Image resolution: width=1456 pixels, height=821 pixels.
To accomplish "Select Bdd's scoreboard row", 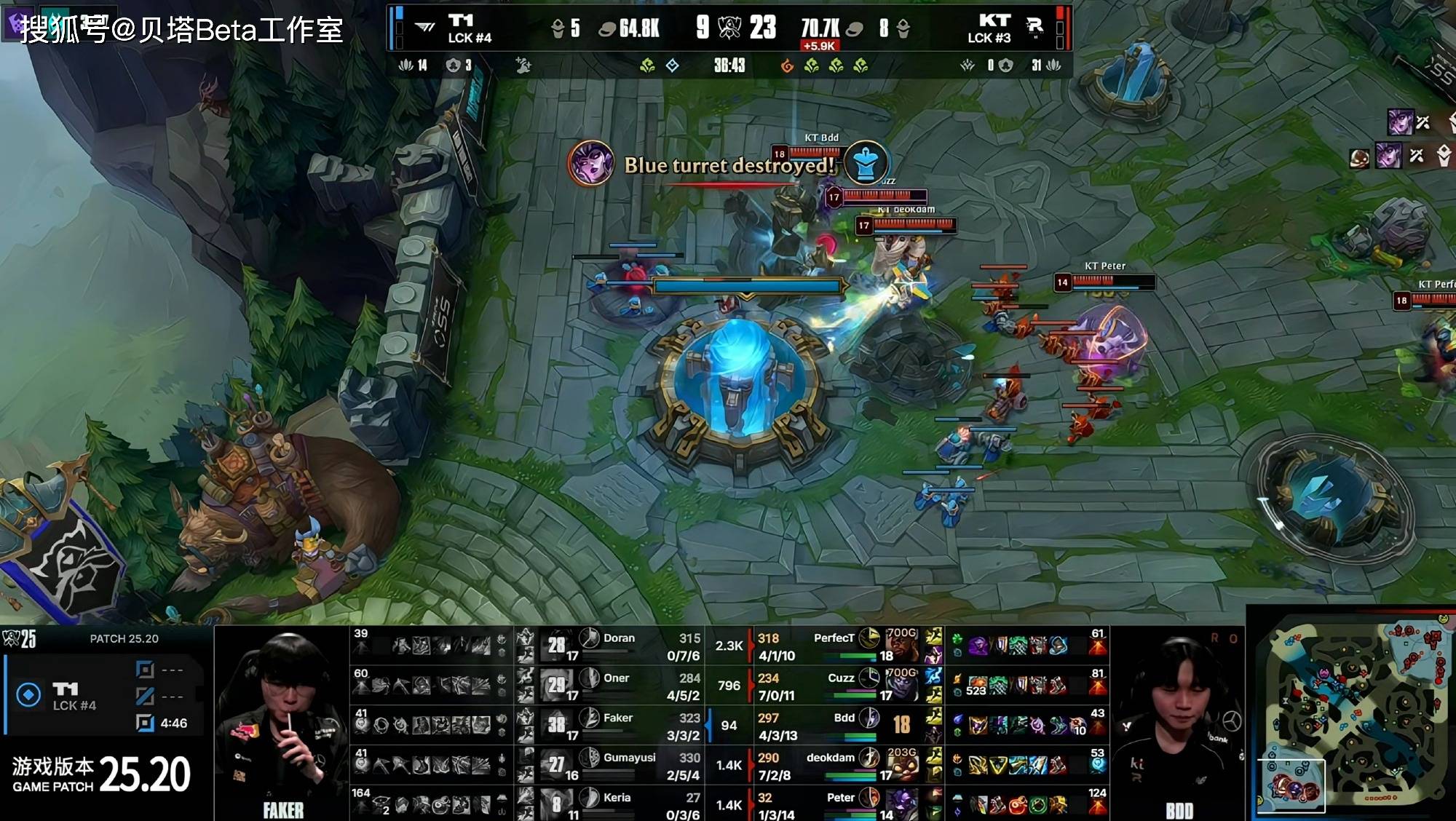I will tap(837, 726).
